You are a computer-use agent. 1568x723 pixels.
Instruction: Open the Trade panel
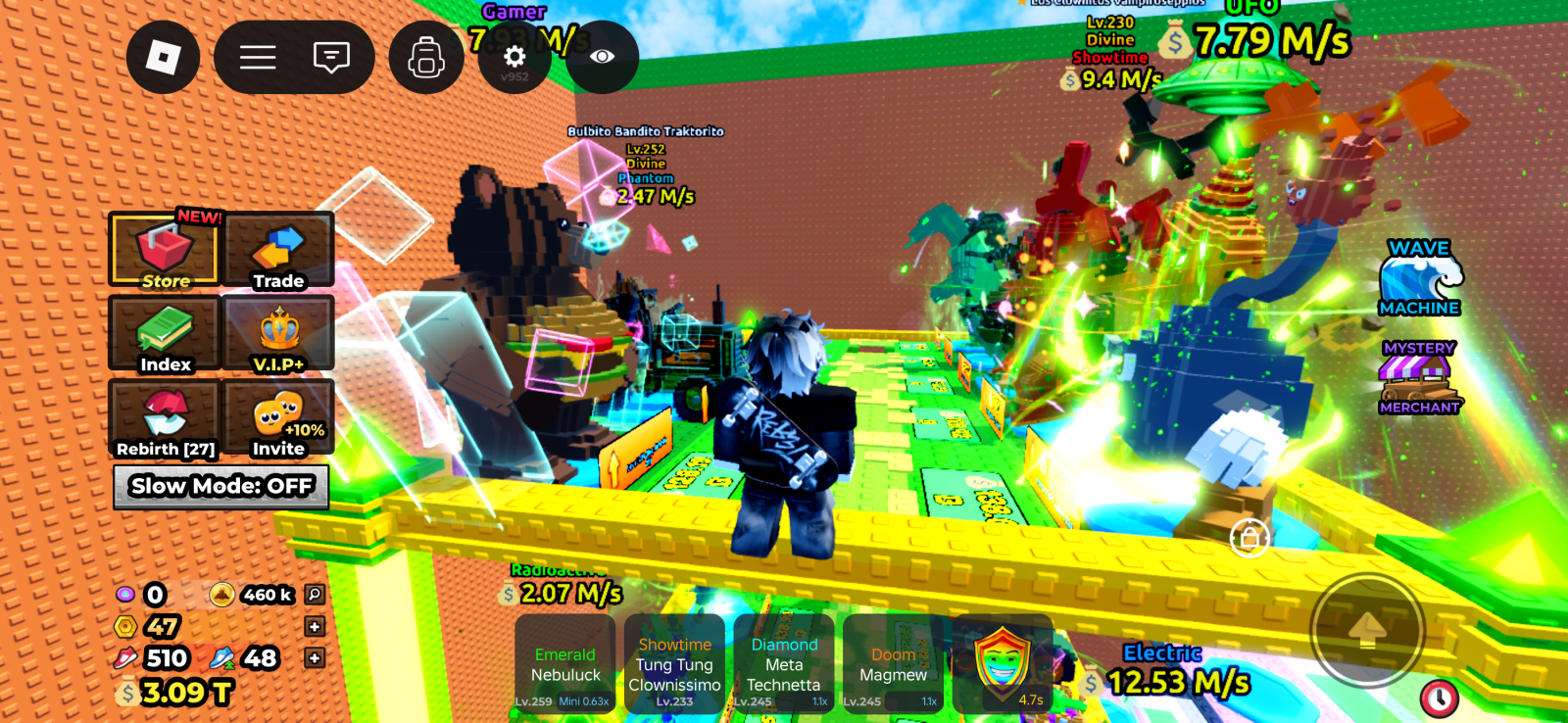pyautogui.click(x=278, y=251)
